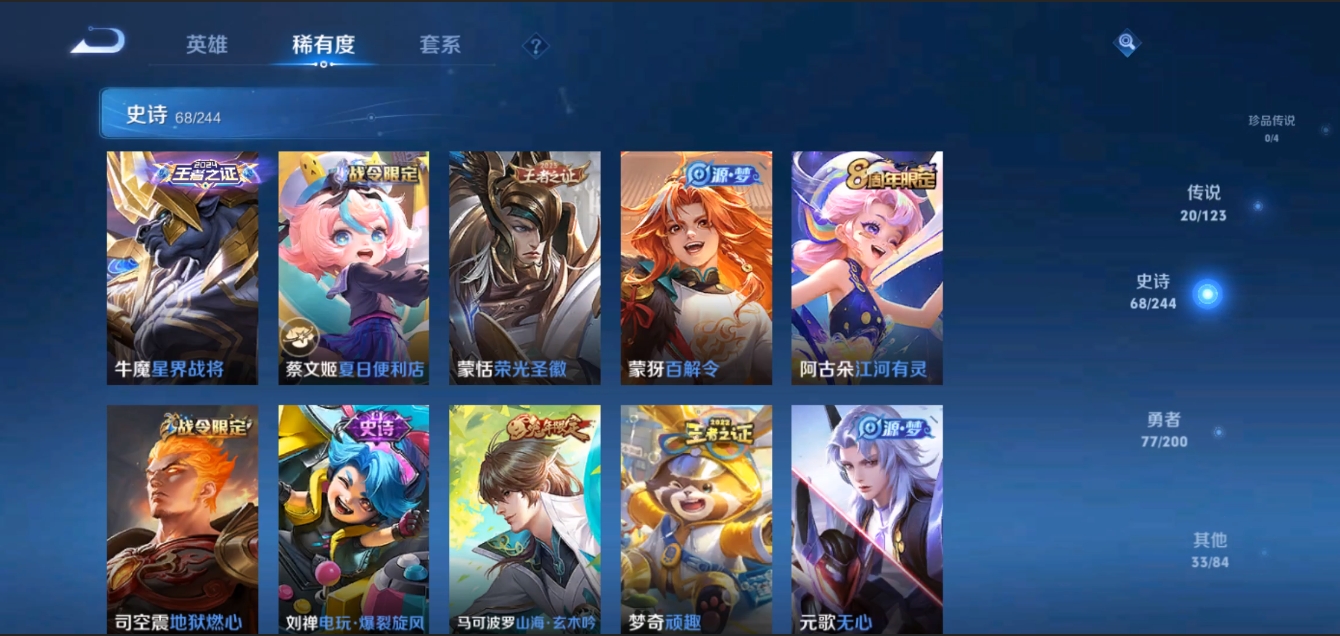The image size is (1340, 636).
Task: Select the 蒙犽 百解令 skin card
Action: point(696,267)
